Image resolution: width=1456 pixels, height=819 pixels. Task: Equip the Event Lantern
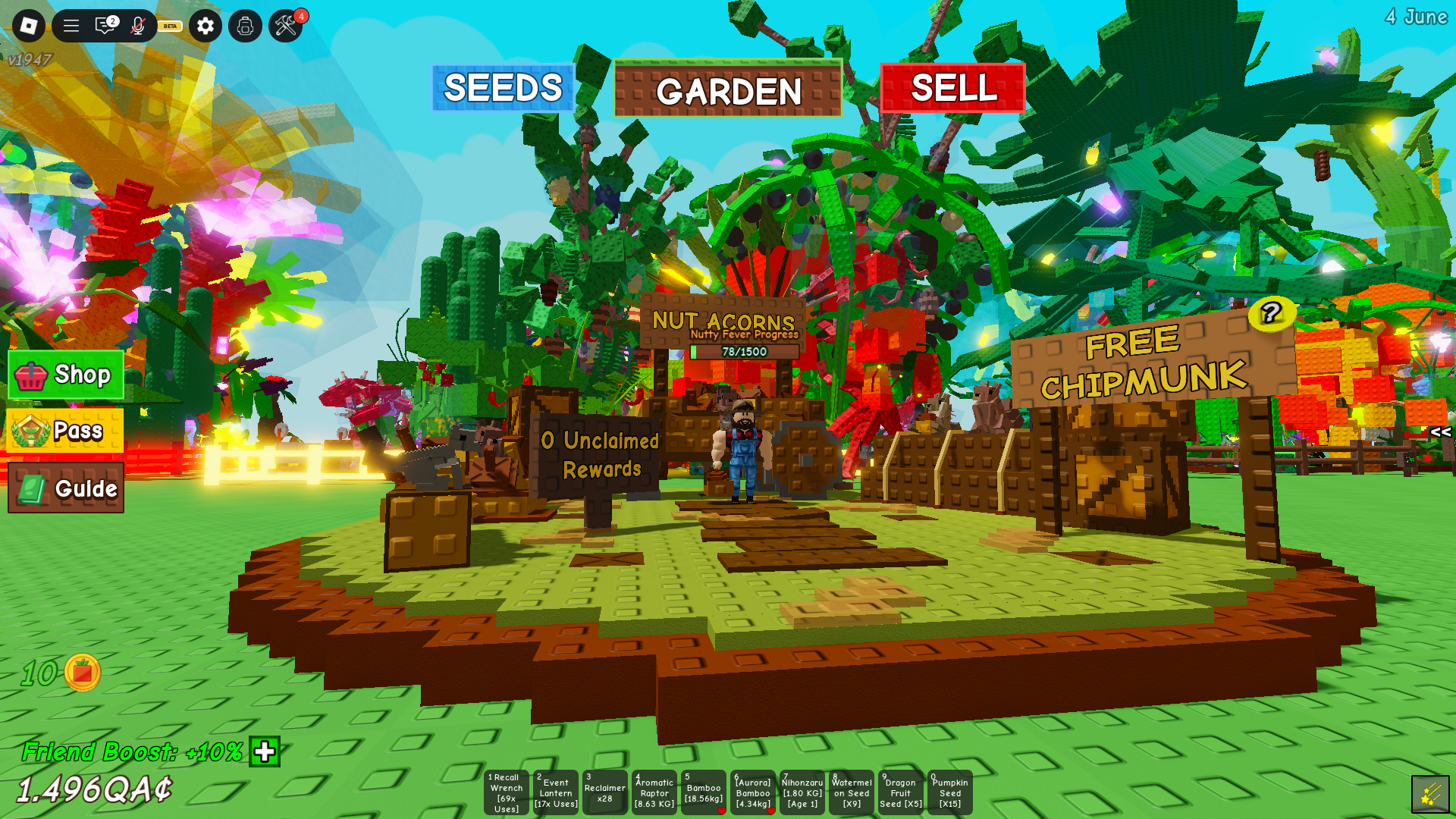(x=556, y=792)
